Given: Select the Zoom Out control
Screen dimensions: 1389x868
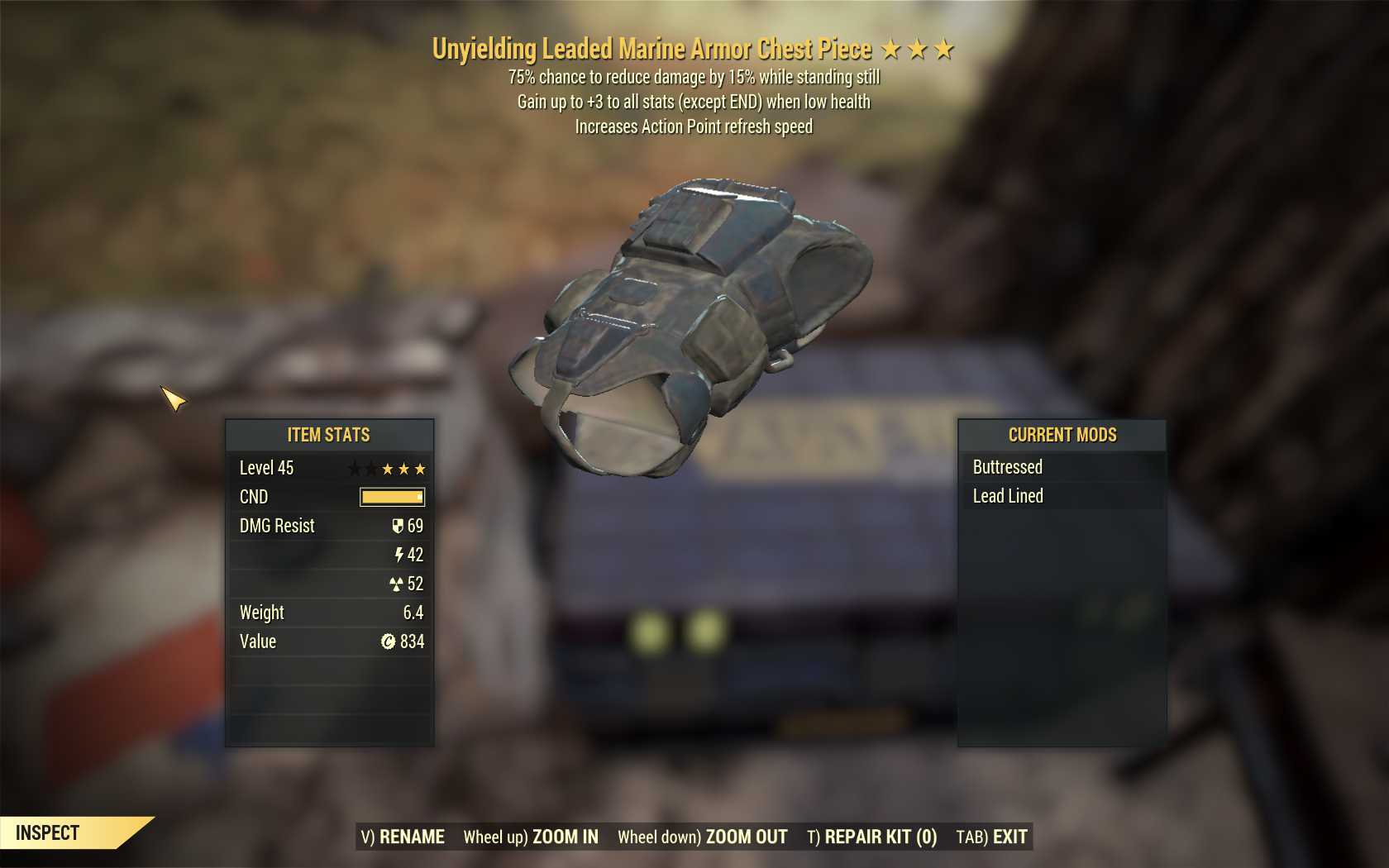Looking at the screenshot, I should pyautogui.click(x=702, y=837).
